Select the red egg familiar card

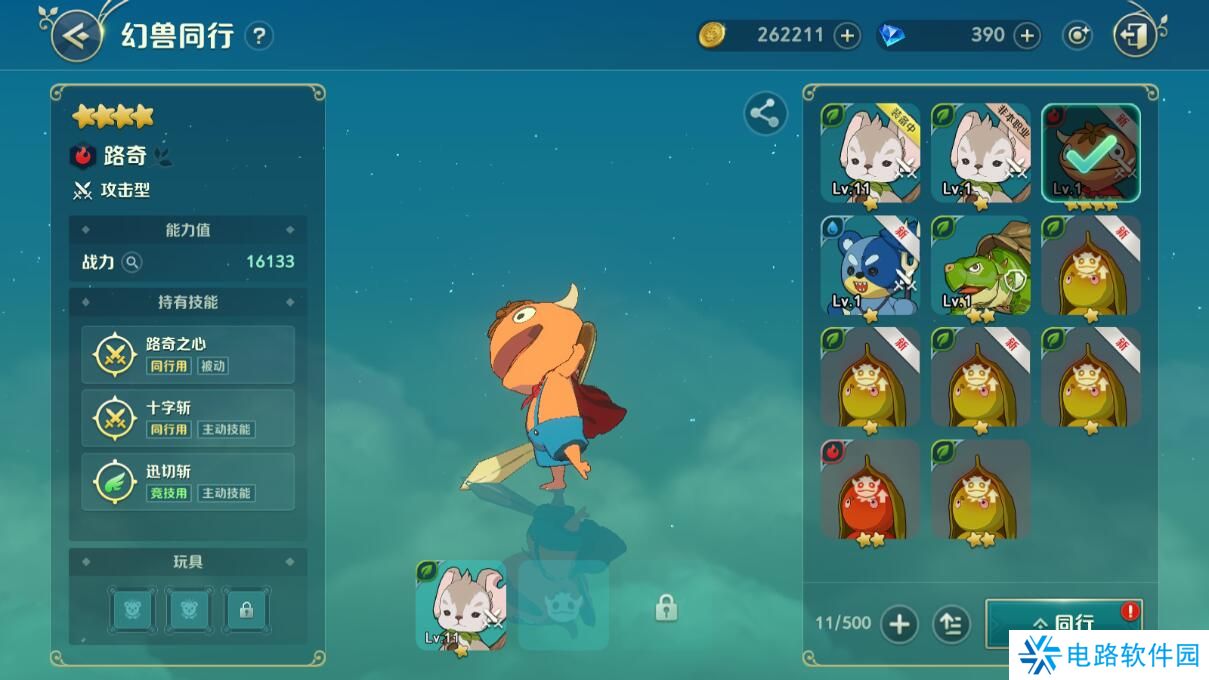tap(870, 489)
